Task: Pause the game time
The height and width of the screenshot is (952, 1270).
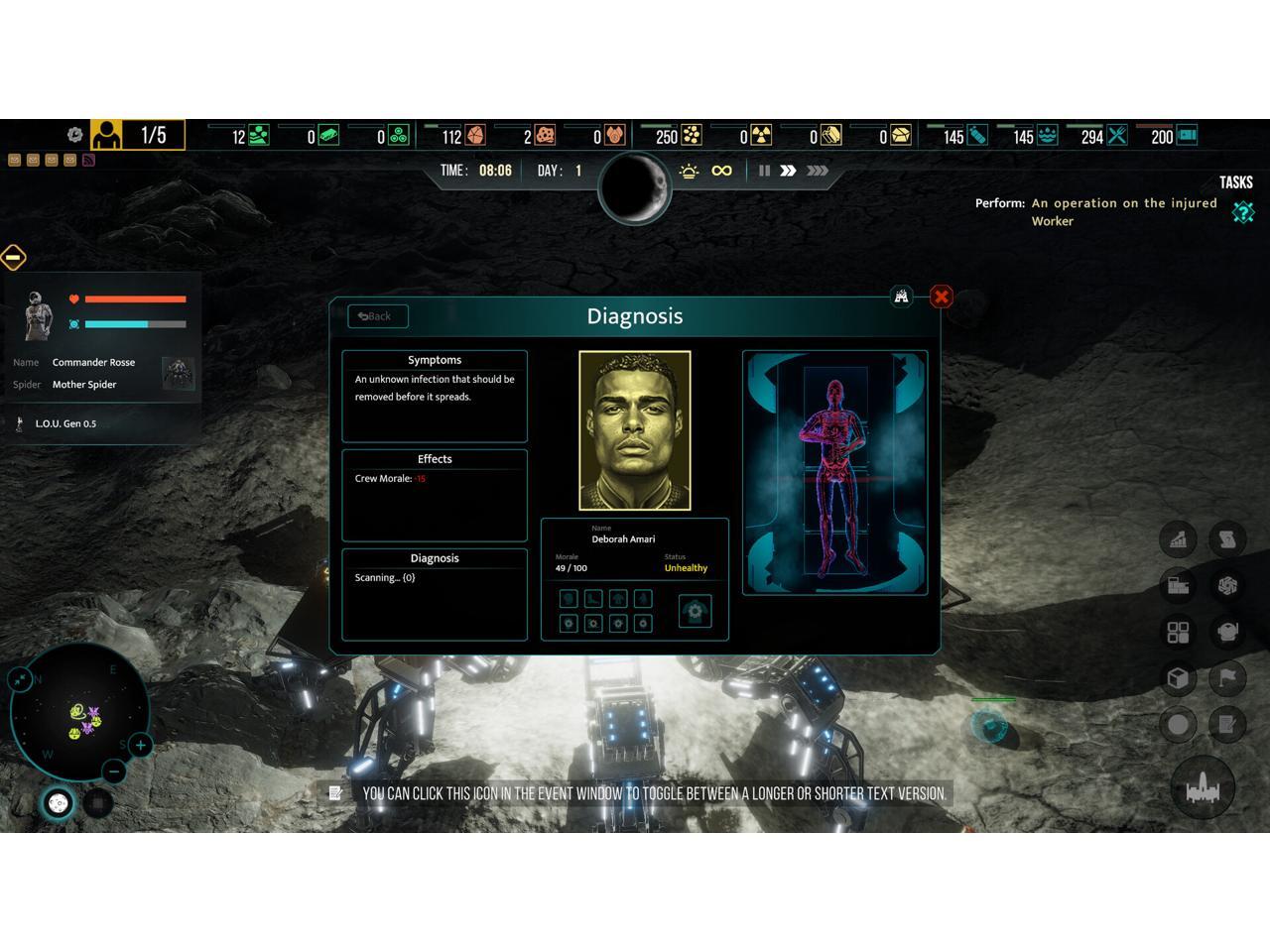Action: [x=764, y=171]
